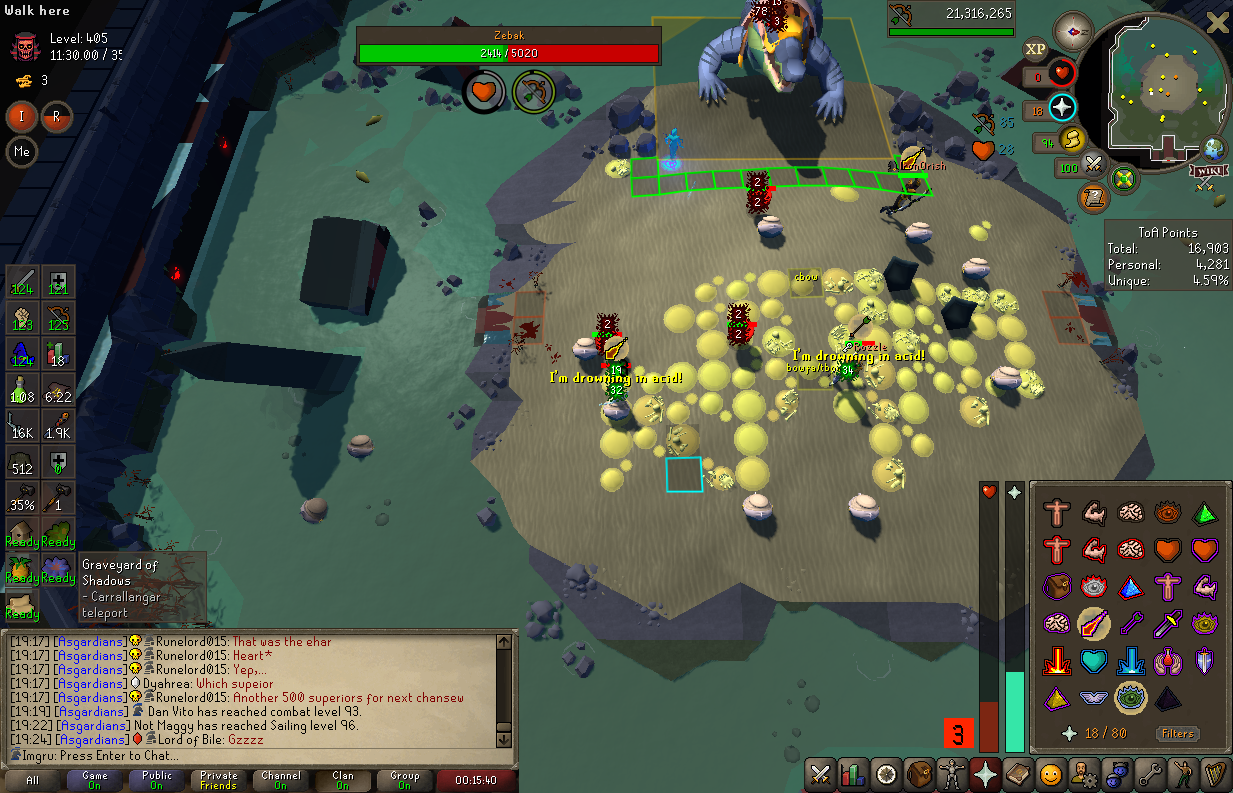This screenshot has width=1233, height=793.
Task: Open the Music Player harp tab
Action: pyautogui.click(x=1216, y=774)
